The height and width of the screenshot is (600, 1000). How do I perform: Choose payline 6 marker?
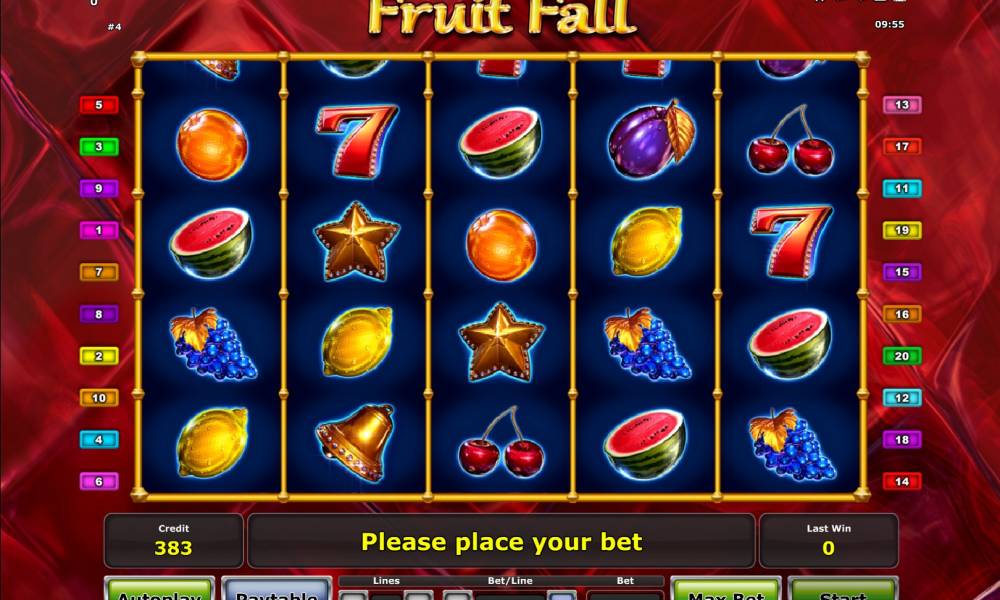(99, 481)
